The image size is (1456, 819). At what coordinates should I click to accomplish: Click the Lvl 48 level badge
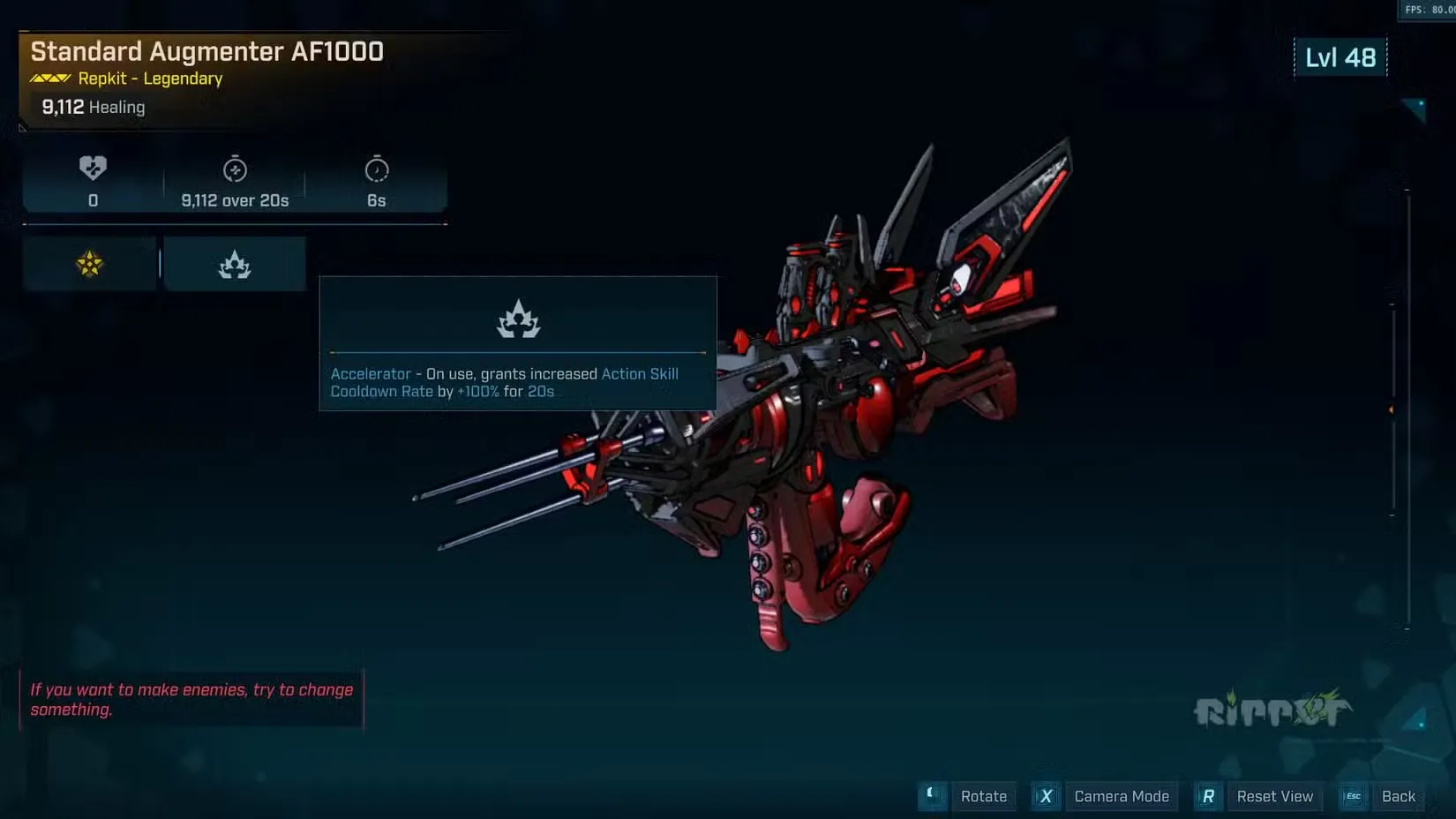1341,57
